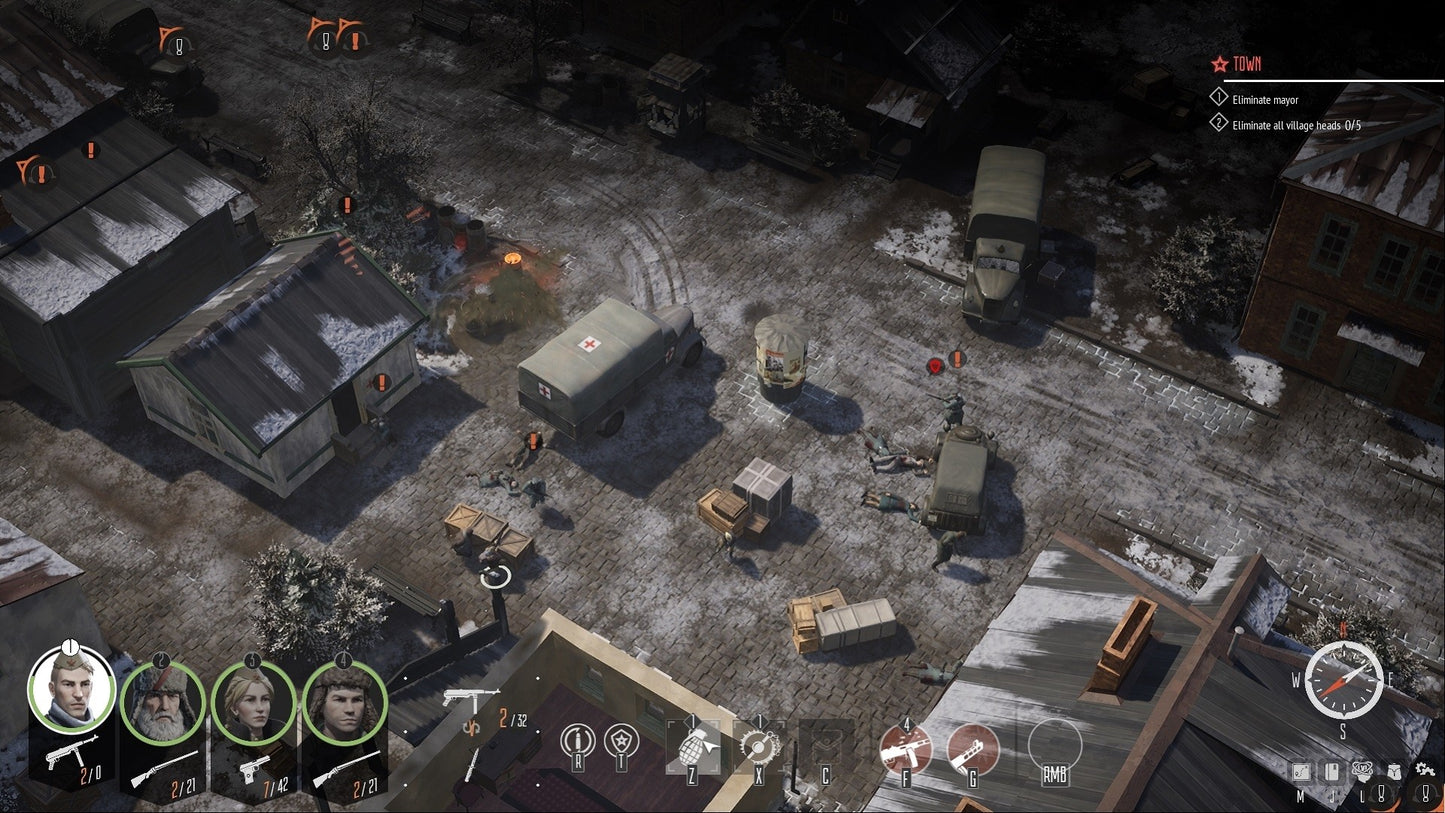Open the journal notebook icon

click(x=1330, y=771)
